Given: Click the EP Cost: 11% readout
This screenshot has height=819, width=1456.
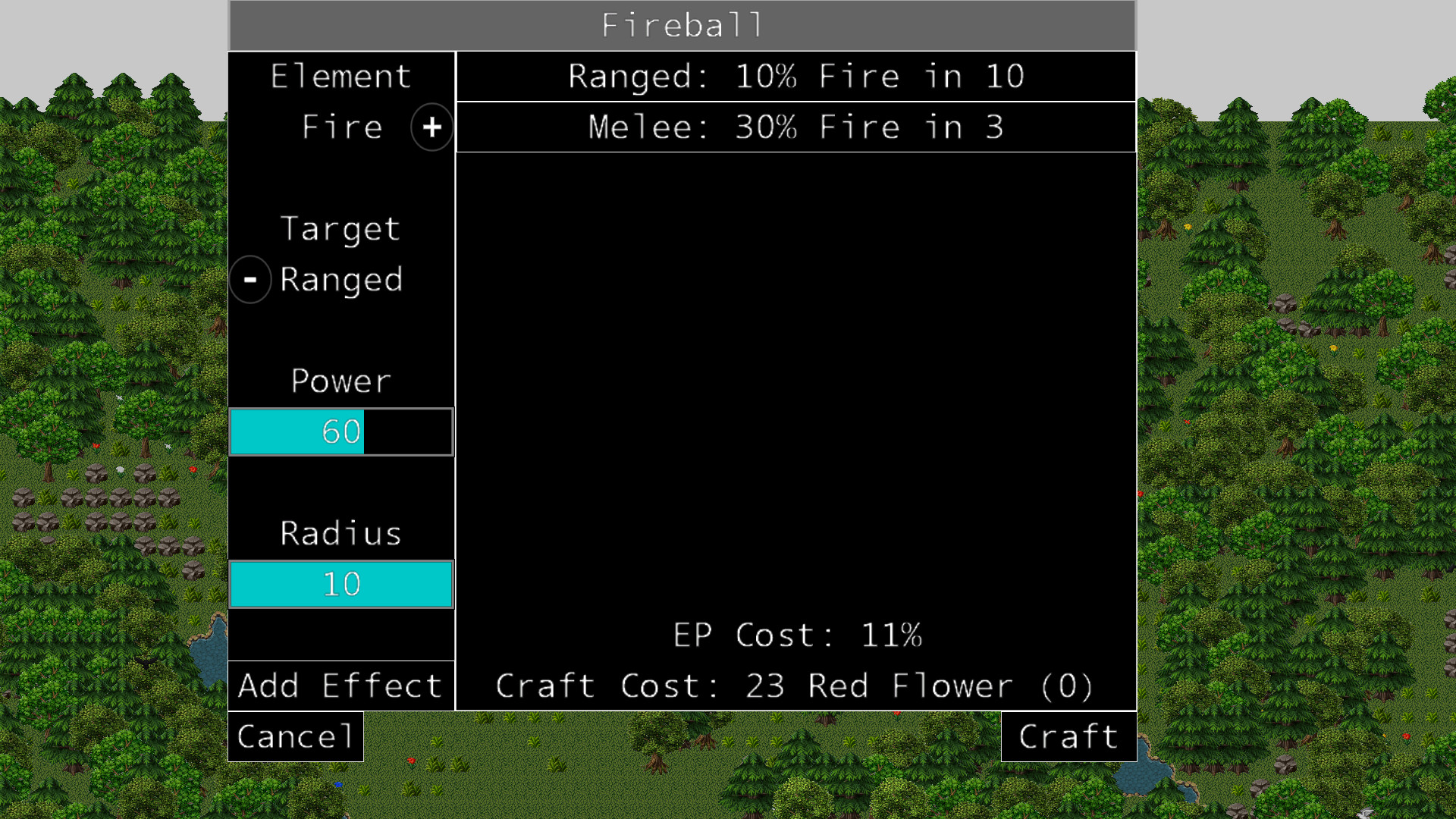Looking at the screenshot, I should 797,635.
